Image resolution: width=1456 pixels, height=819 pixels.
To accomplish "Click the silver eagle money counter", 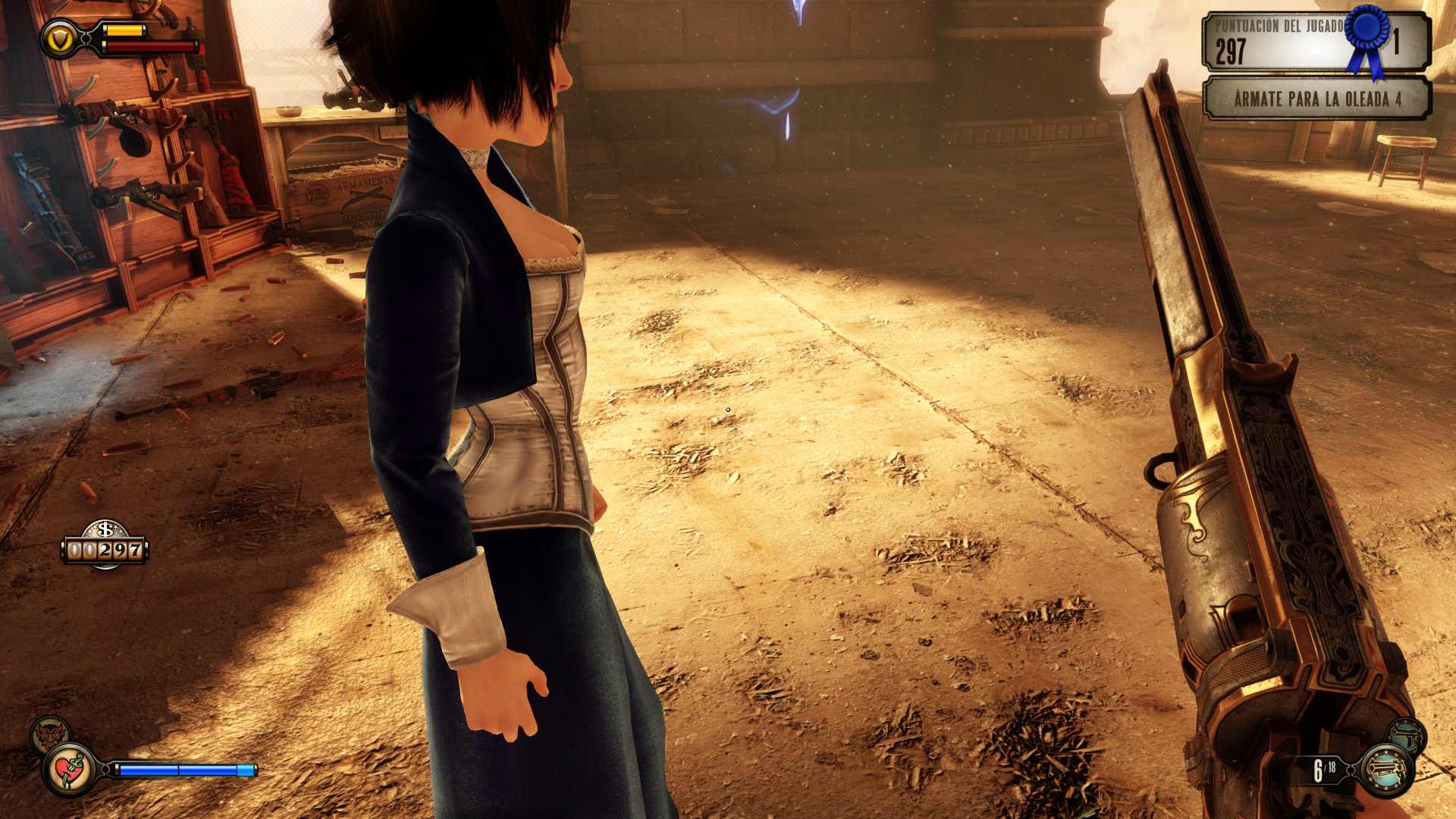I will pos(105,545).
